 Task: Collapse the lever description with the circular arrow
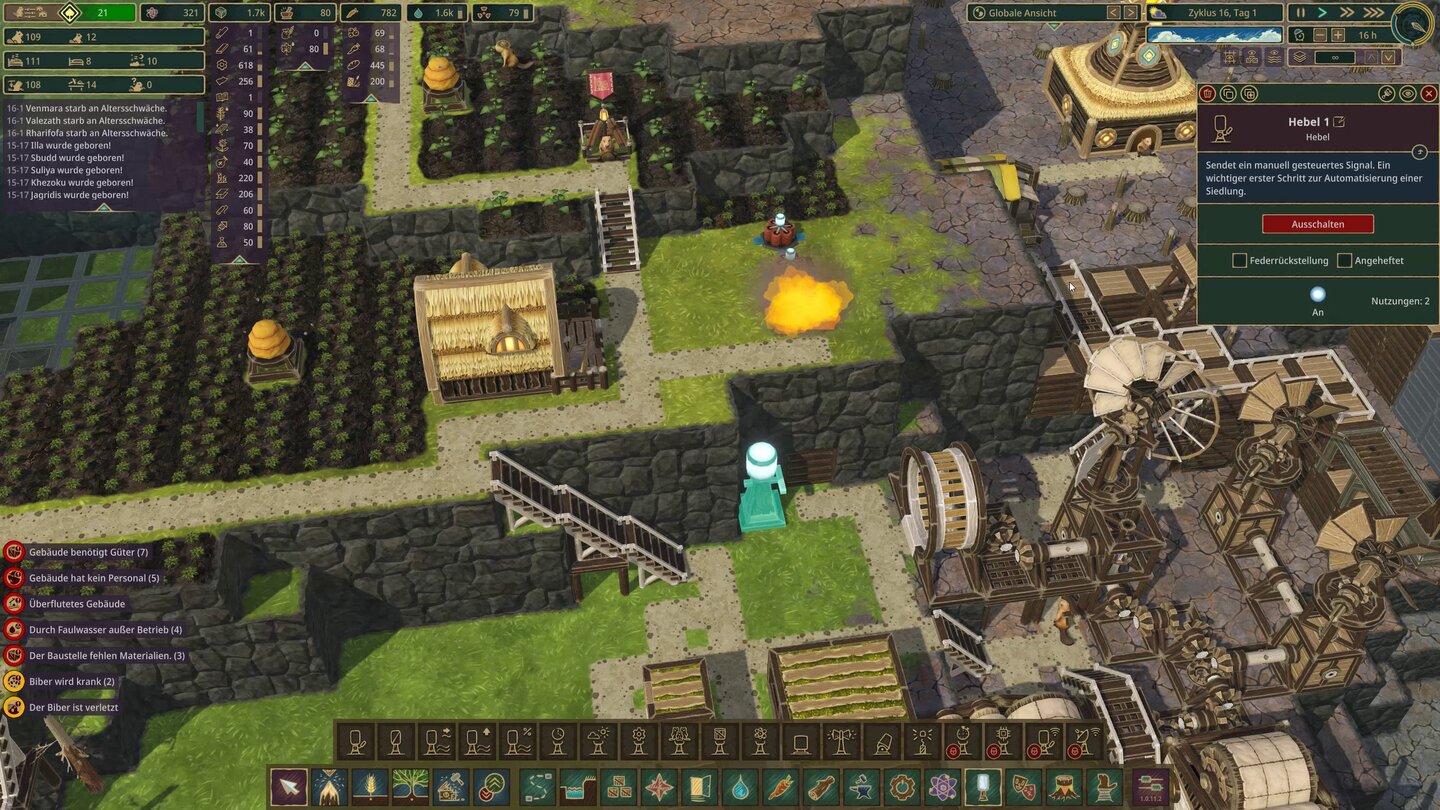pos(1420,152)
